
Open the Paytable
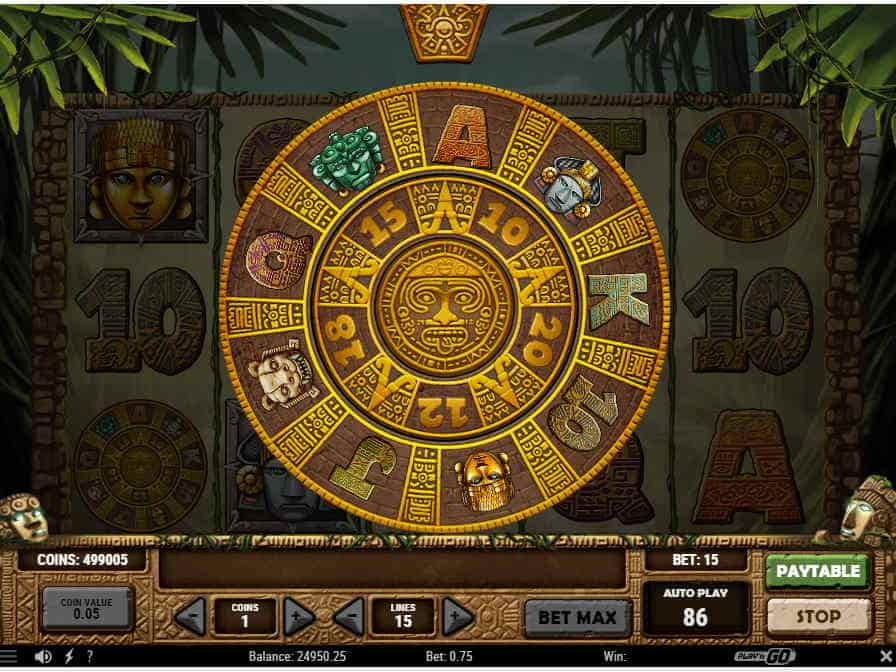pos(817,571)
